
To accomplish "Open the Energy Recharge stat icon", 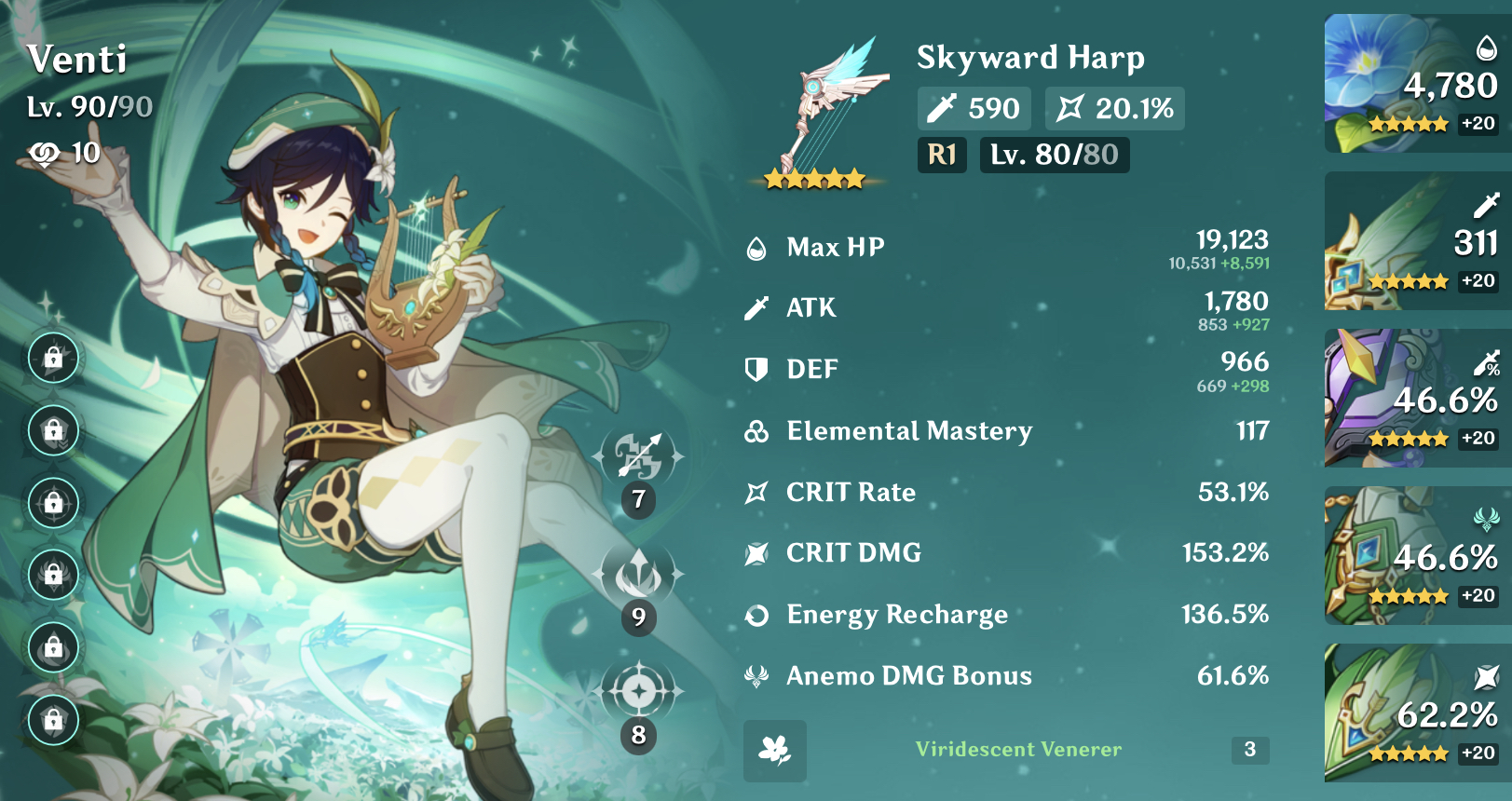I will tap(756, 615).
